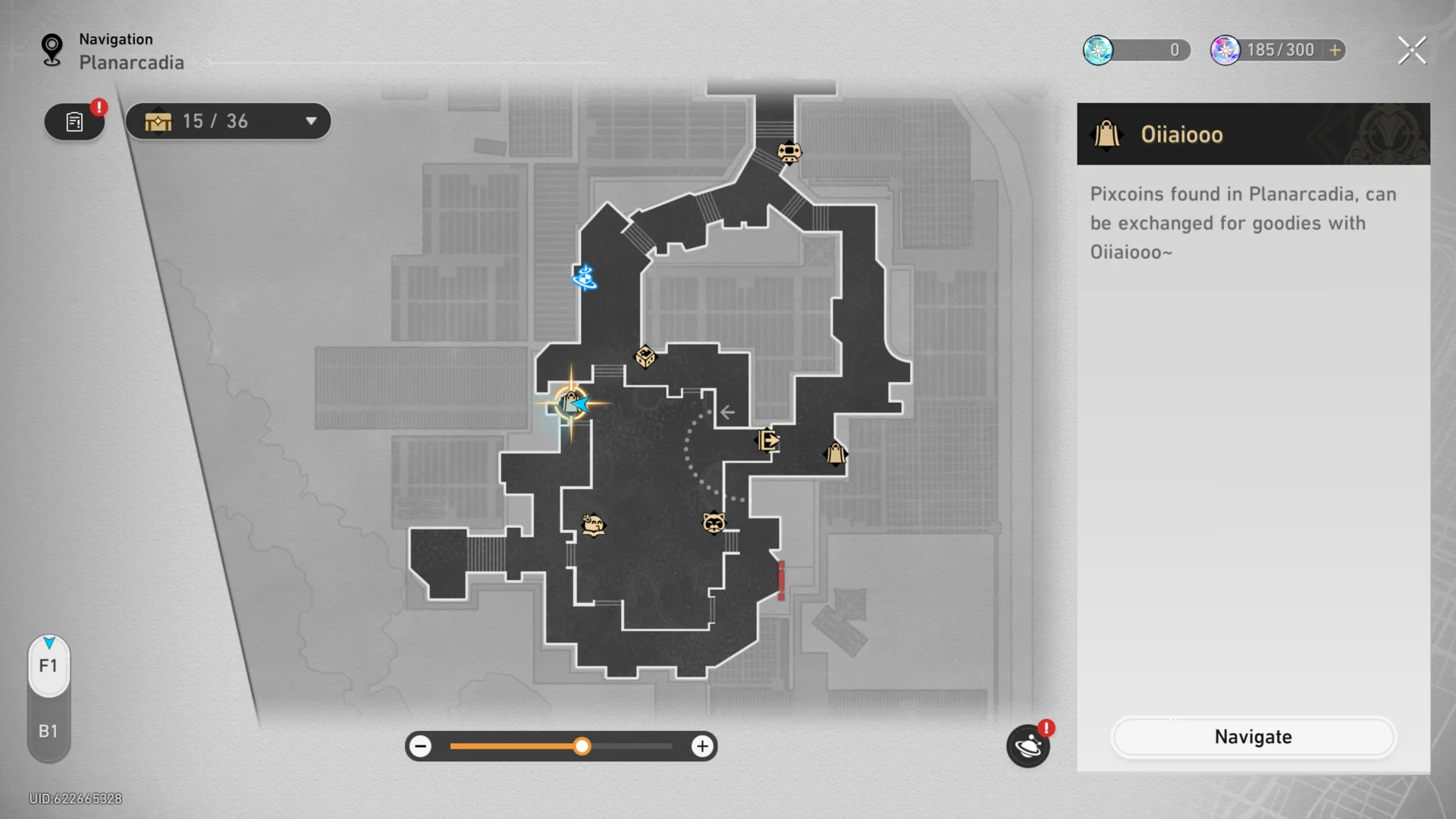Image resolution: width=1456 pixels, height=819 pixels.
Task: Select the blue space anchor marker
Action: coord(585,278)
